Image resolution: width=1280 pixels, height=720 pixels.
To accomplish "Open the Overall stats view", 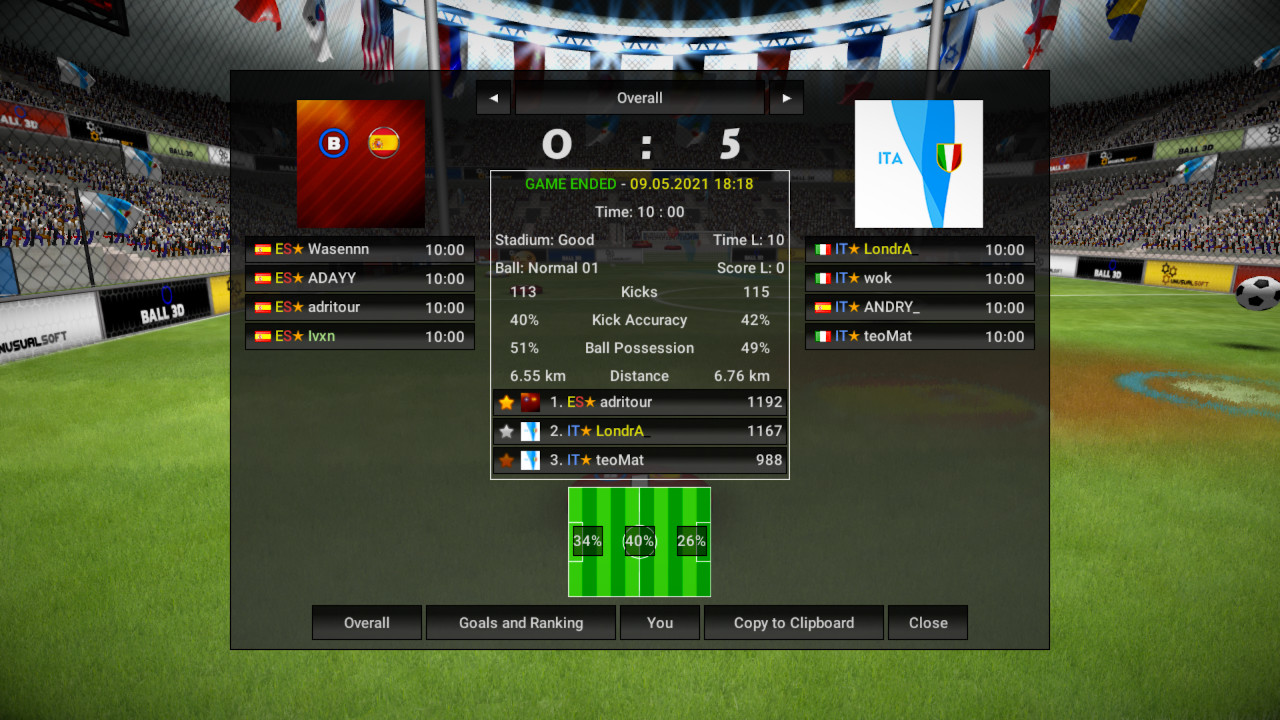I will (x=366, y=622).
